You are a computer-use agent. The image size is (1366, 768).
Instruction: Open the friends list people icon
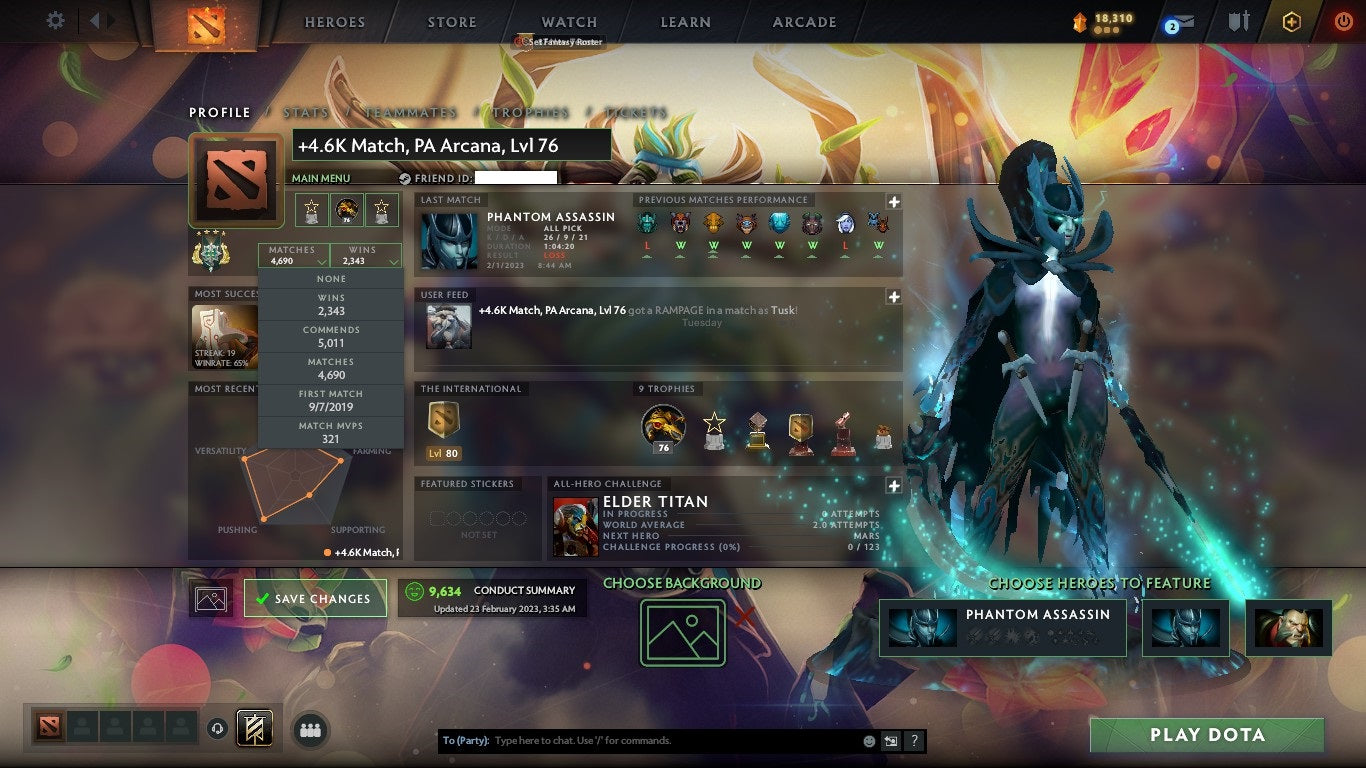pos(310,731)
